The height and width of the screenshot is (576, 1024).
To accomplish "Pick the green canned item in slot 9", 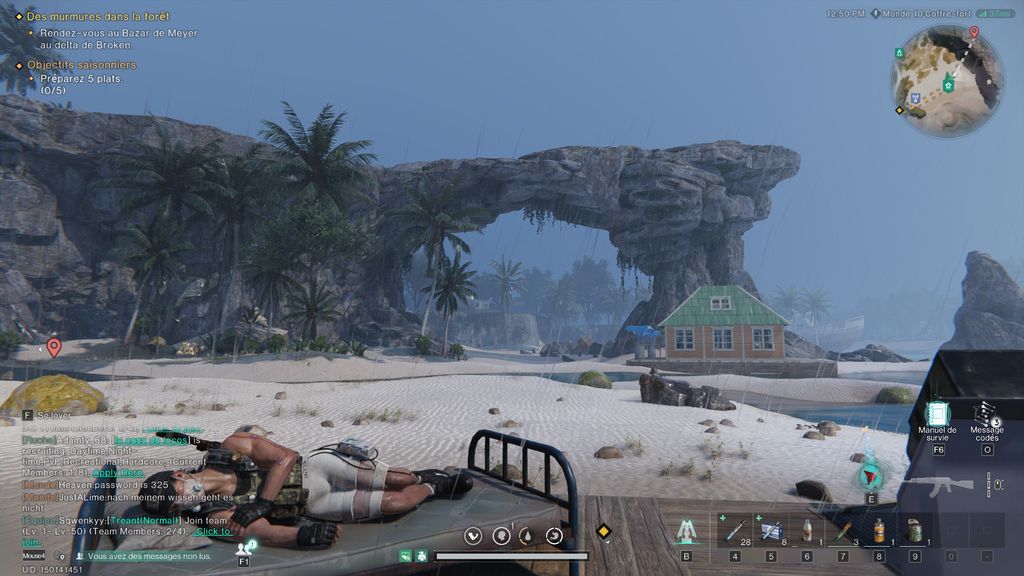I will (x=914, y=530).
